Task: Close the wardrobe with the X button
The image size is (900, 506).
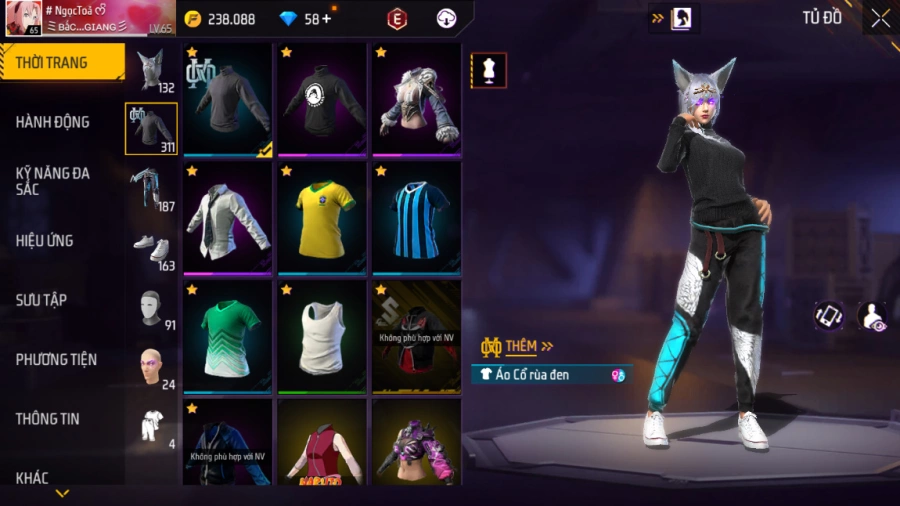Action: pyautogui.click(x=880, y=18)
